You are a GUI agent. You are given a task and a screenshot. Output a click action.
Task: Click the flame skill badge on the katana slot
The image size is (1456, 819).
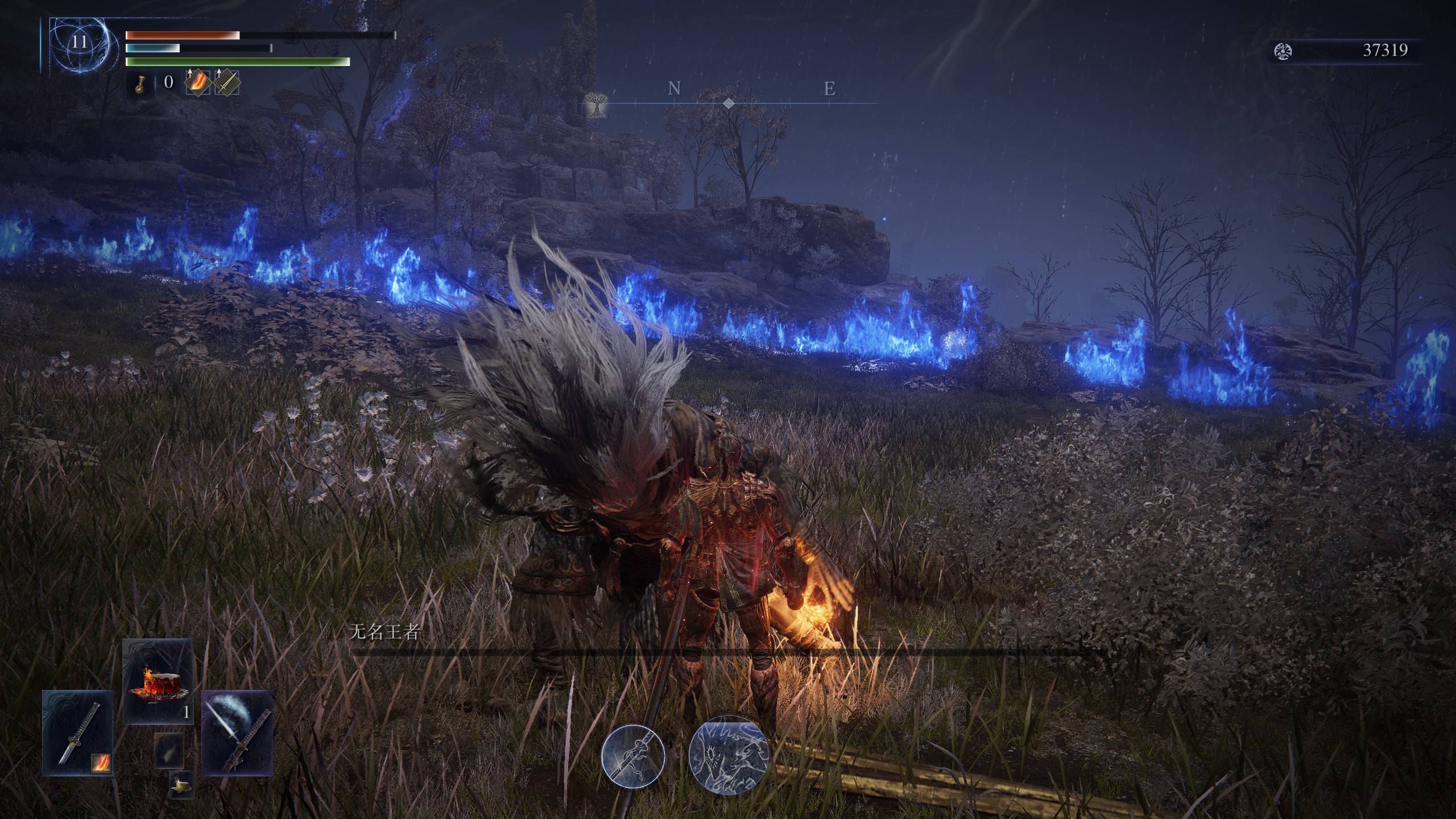[x=101, y=762]
